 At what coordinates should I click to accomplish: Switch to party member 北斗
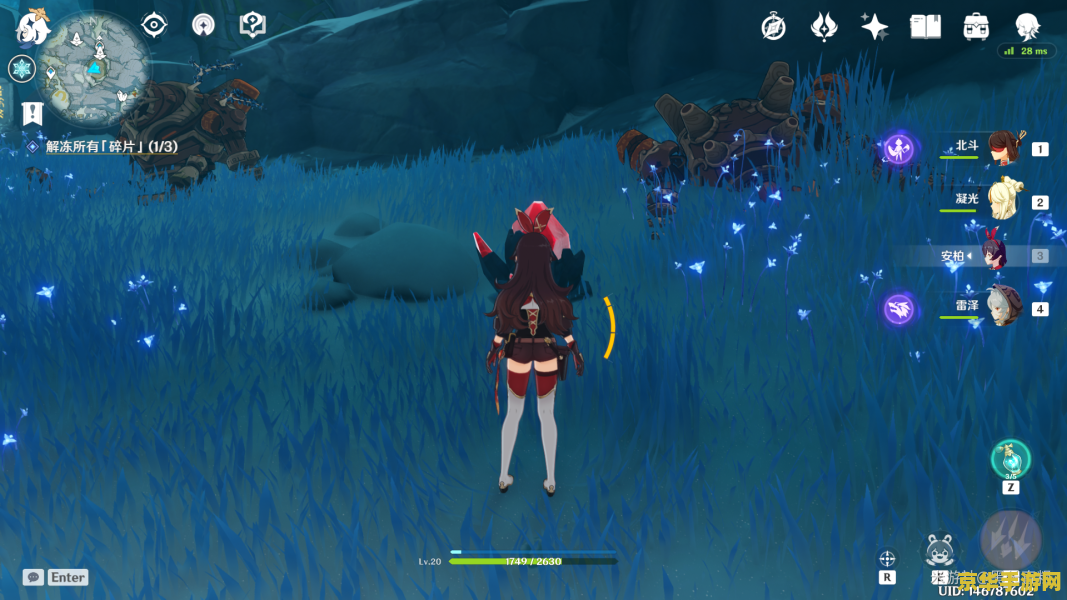pos(1001,149)
